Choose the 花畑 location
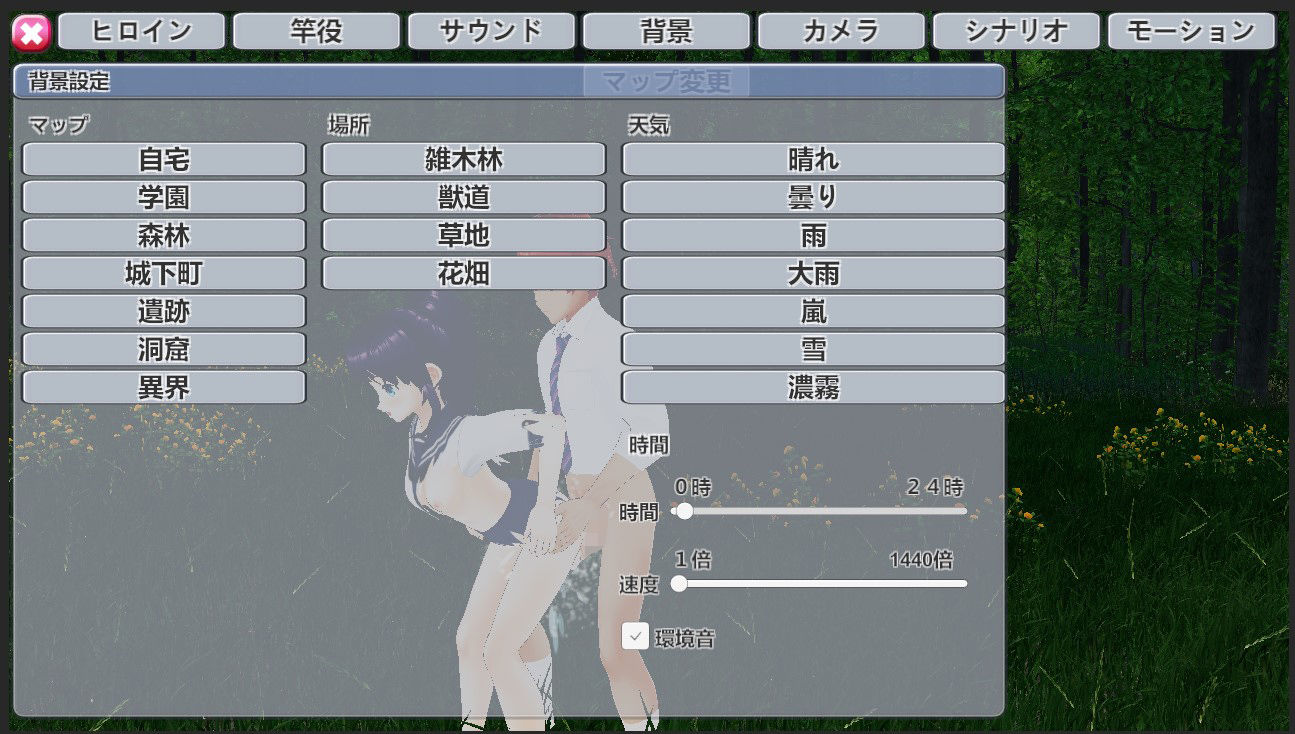Image resolution: width=1295 pixels, height=734 pixels. pyautogui.click(x=463, y=272)
